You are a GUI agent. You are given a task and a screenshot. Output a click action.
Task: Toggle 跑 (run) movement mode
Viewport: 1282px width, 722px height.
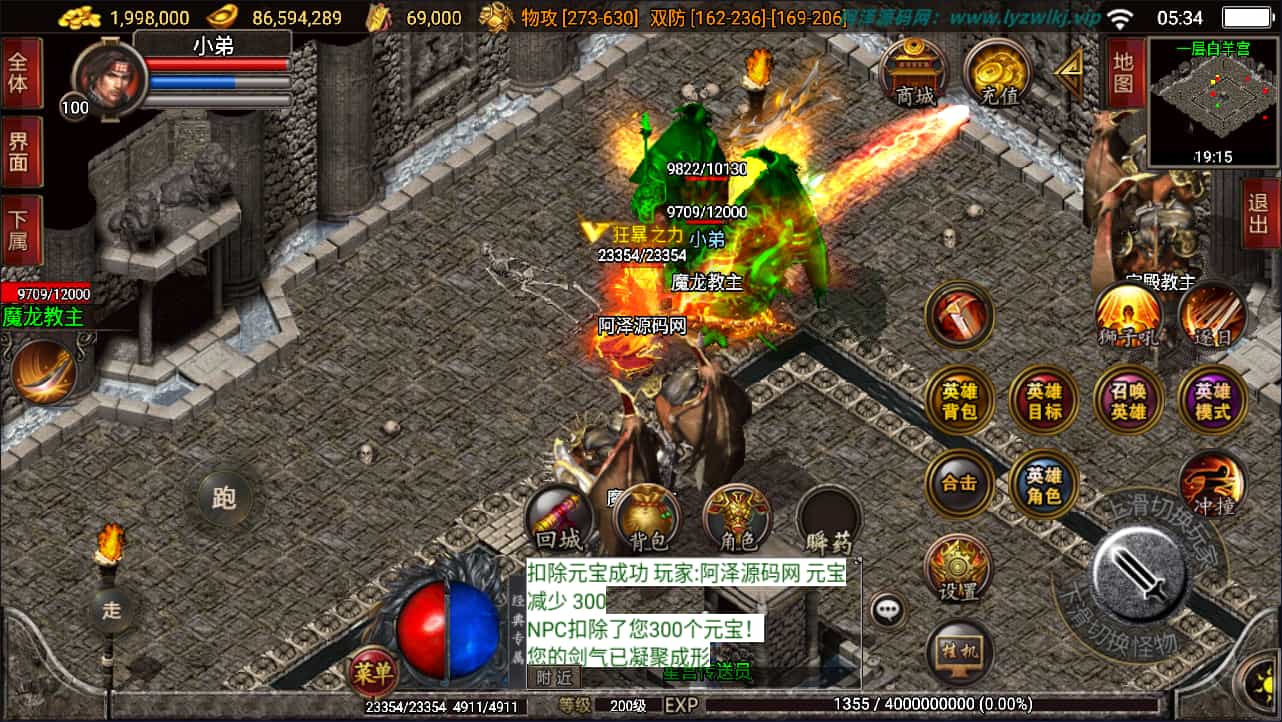[225, 495]
